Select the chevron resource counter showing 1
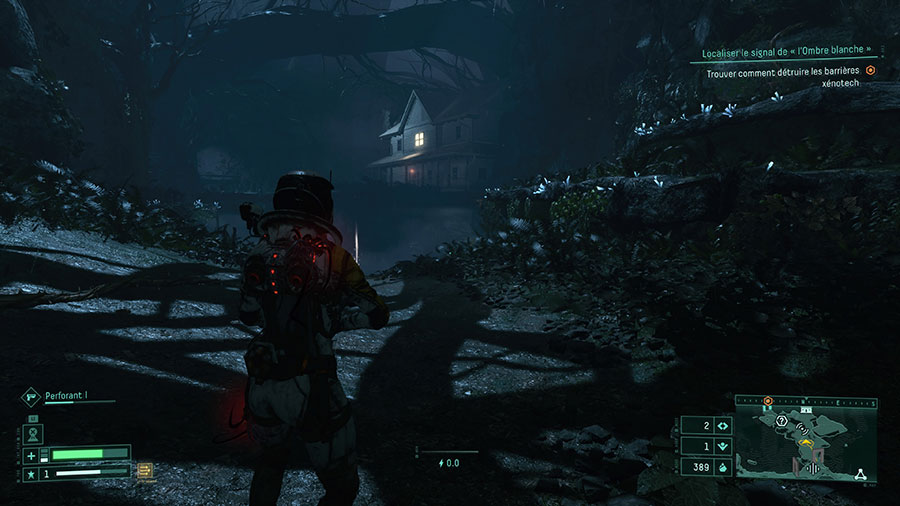Screen dimensions: 900x506 point(722,446)
